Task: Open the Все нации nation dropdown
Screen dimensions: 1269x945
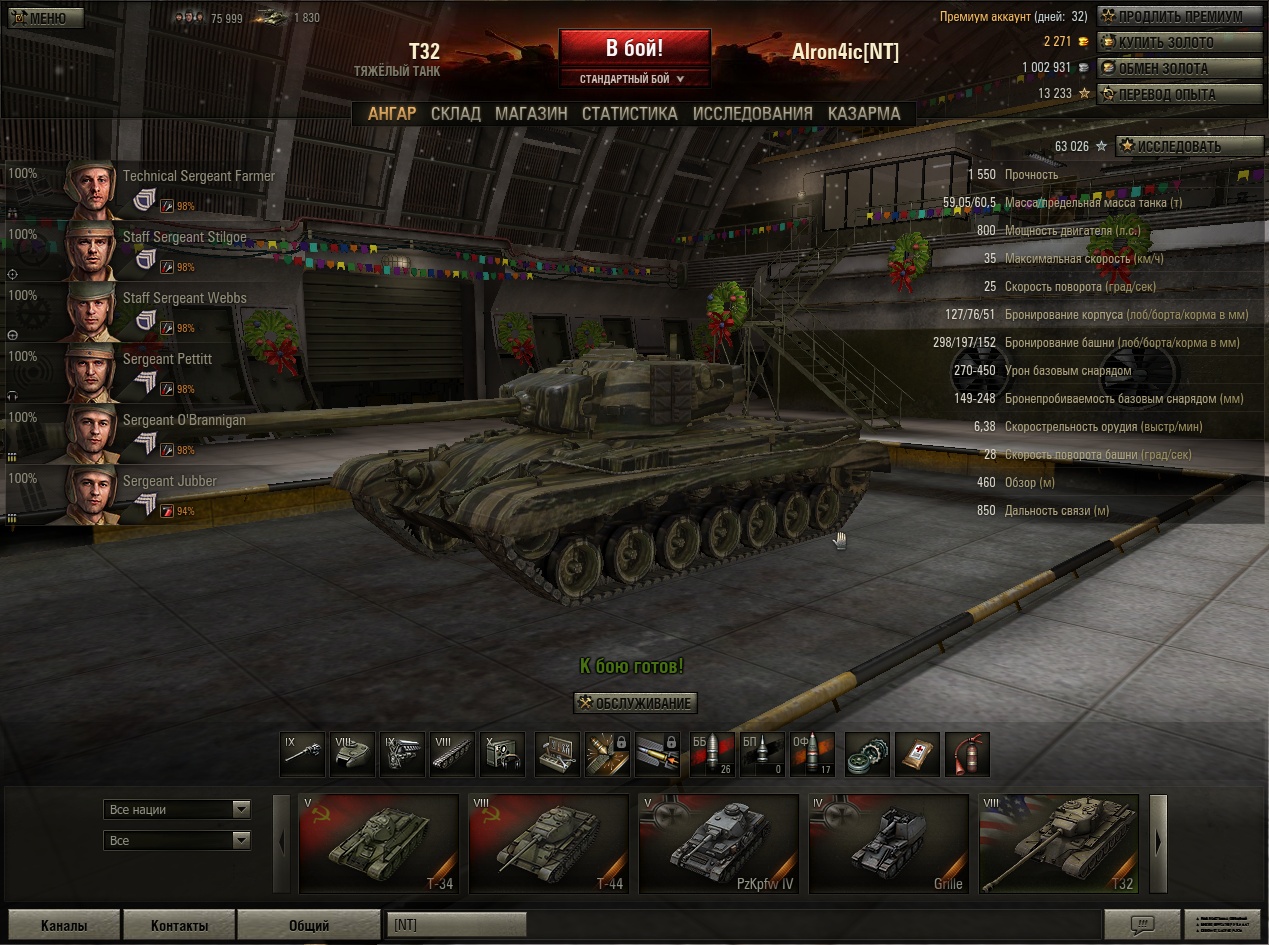Action: [177, 809]
